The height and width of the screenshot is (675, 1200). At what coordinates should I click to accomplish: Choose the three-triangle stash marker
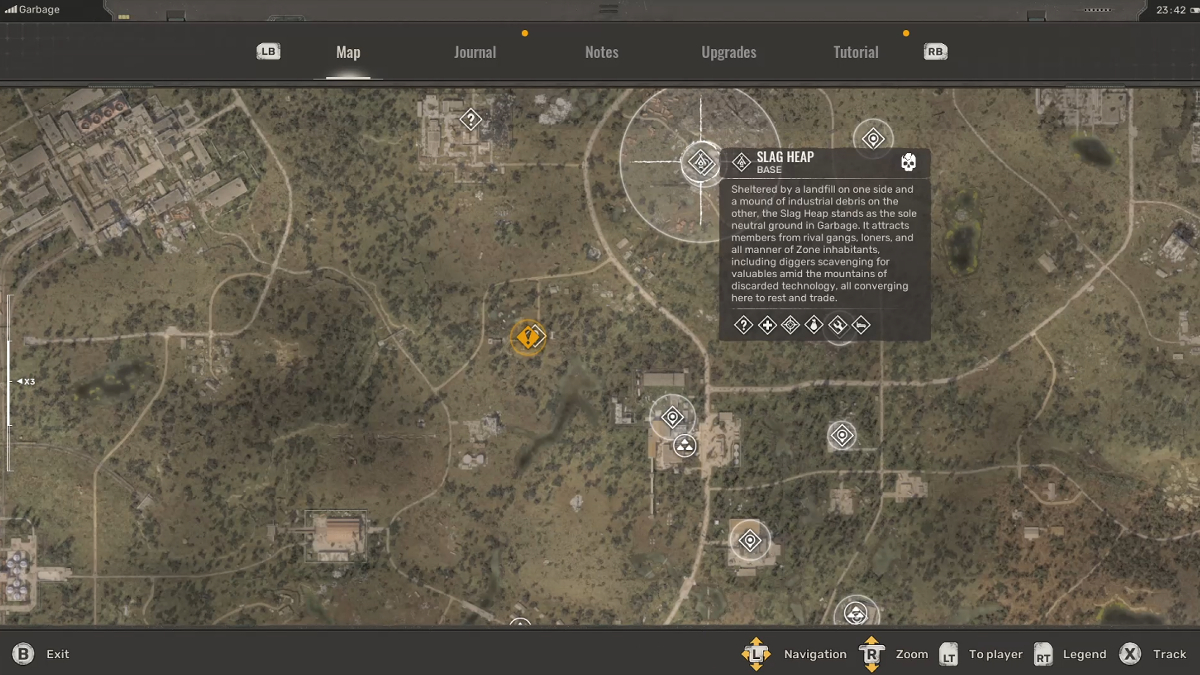tap(685, 446)
